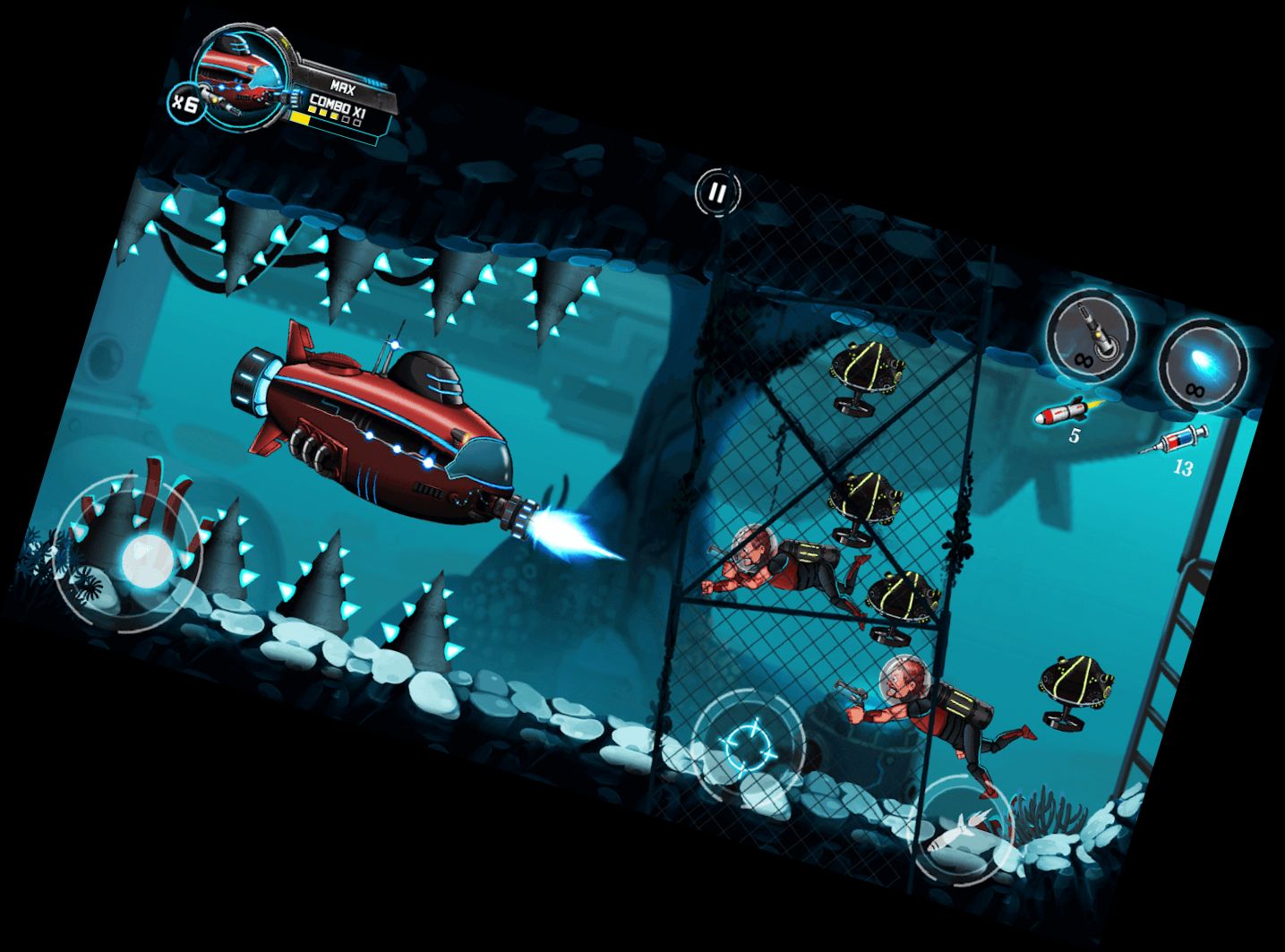1285x952 pixels.
Task: Pause the game with the pause button
Action: tap(717, 192)
